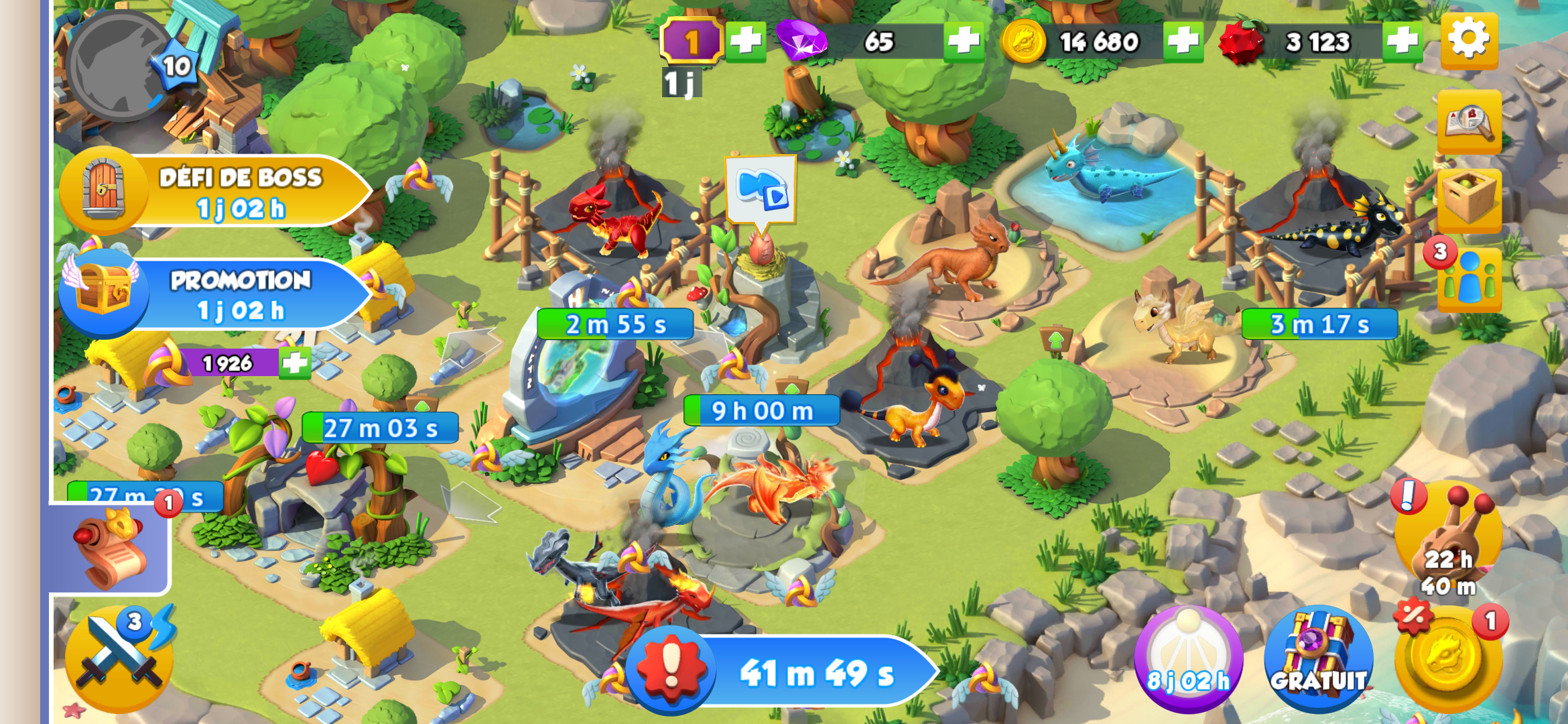Buy more gold coins
Viewport: 1568px width, 724px height.
pos(1183,42)
